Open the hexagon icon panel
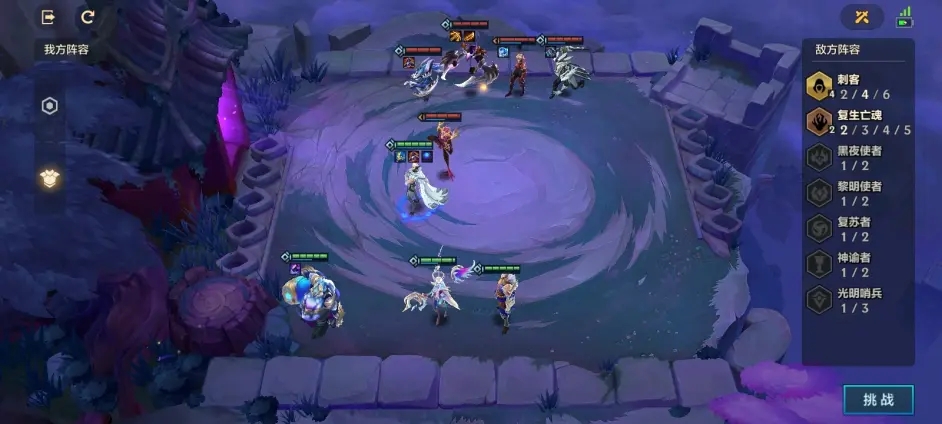 (49, 106)
